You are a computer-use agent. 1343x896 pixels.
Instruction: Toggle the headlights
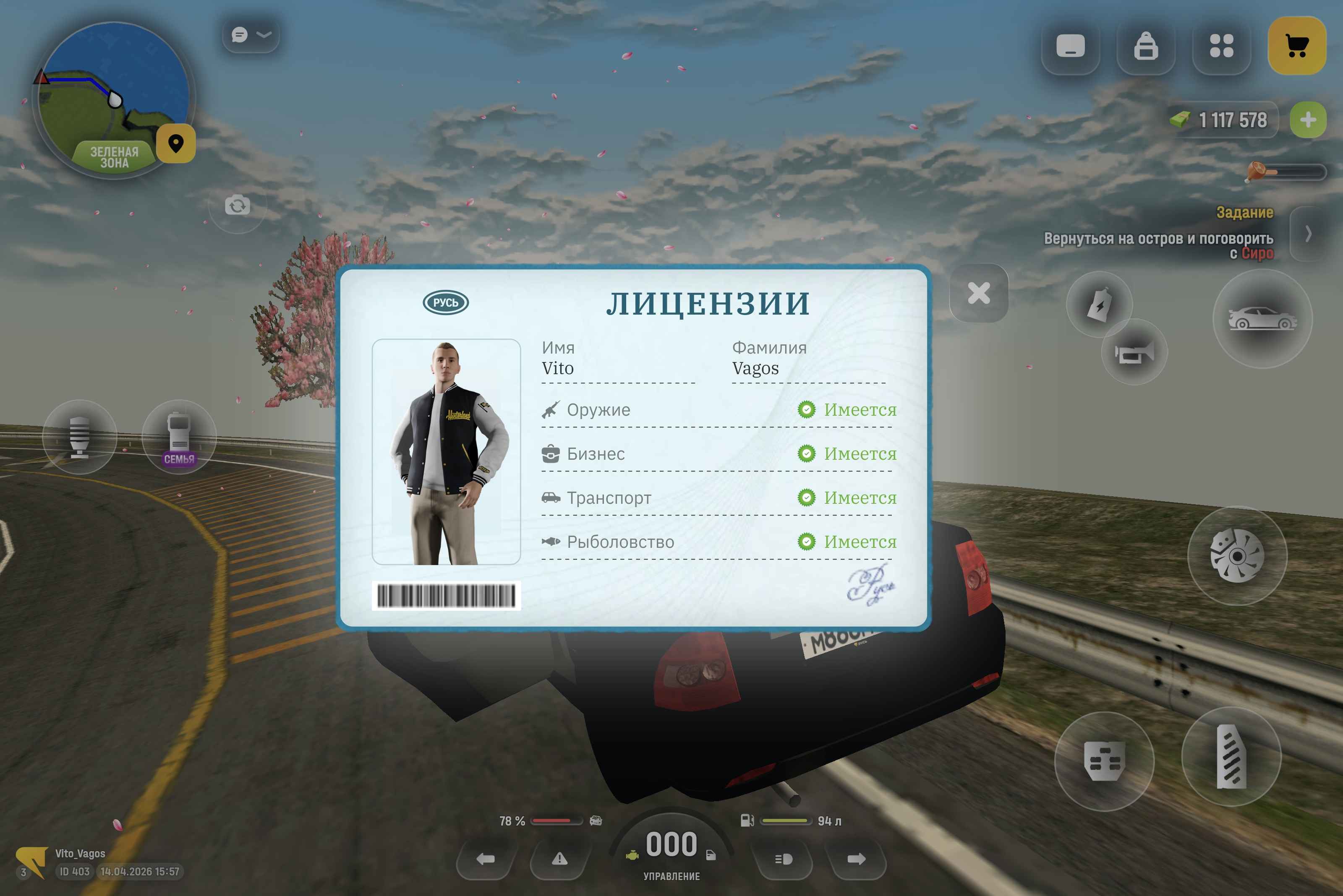pos(783,859)
